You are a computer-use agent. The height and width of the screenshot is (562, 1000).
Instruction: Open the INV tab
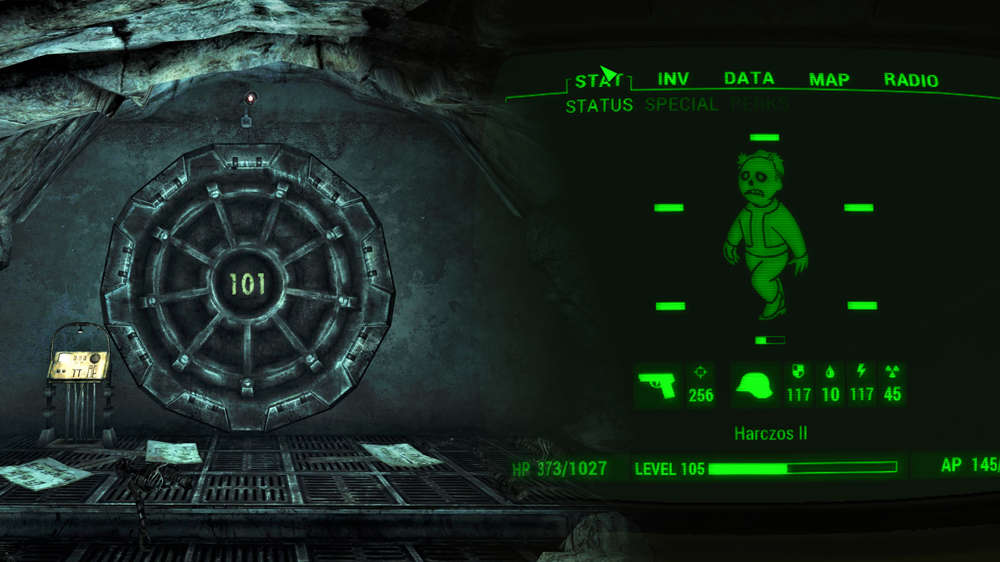(674, 79)
